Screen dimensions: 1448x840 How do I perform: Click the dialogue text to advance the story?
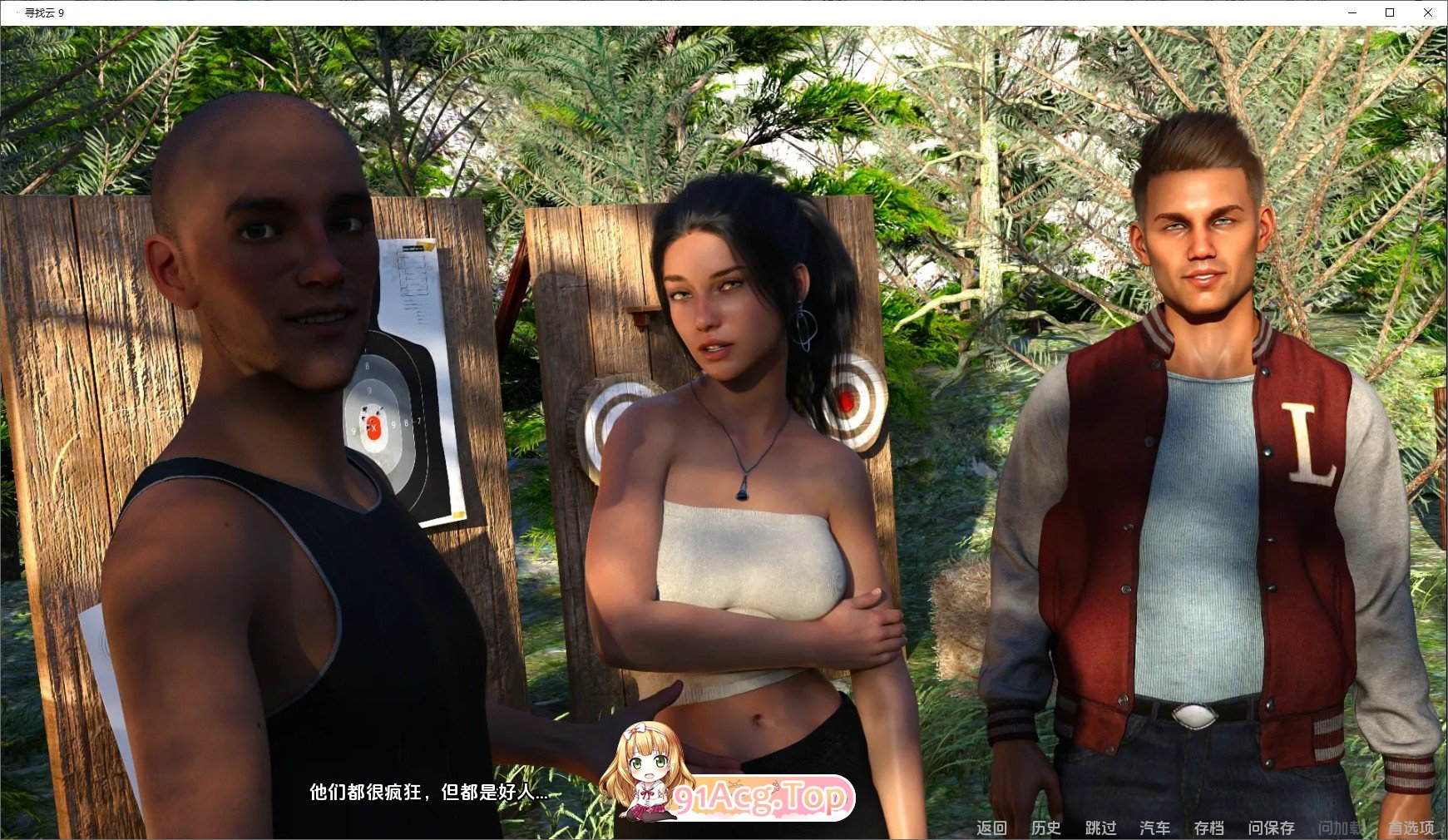tap(428, 793)
